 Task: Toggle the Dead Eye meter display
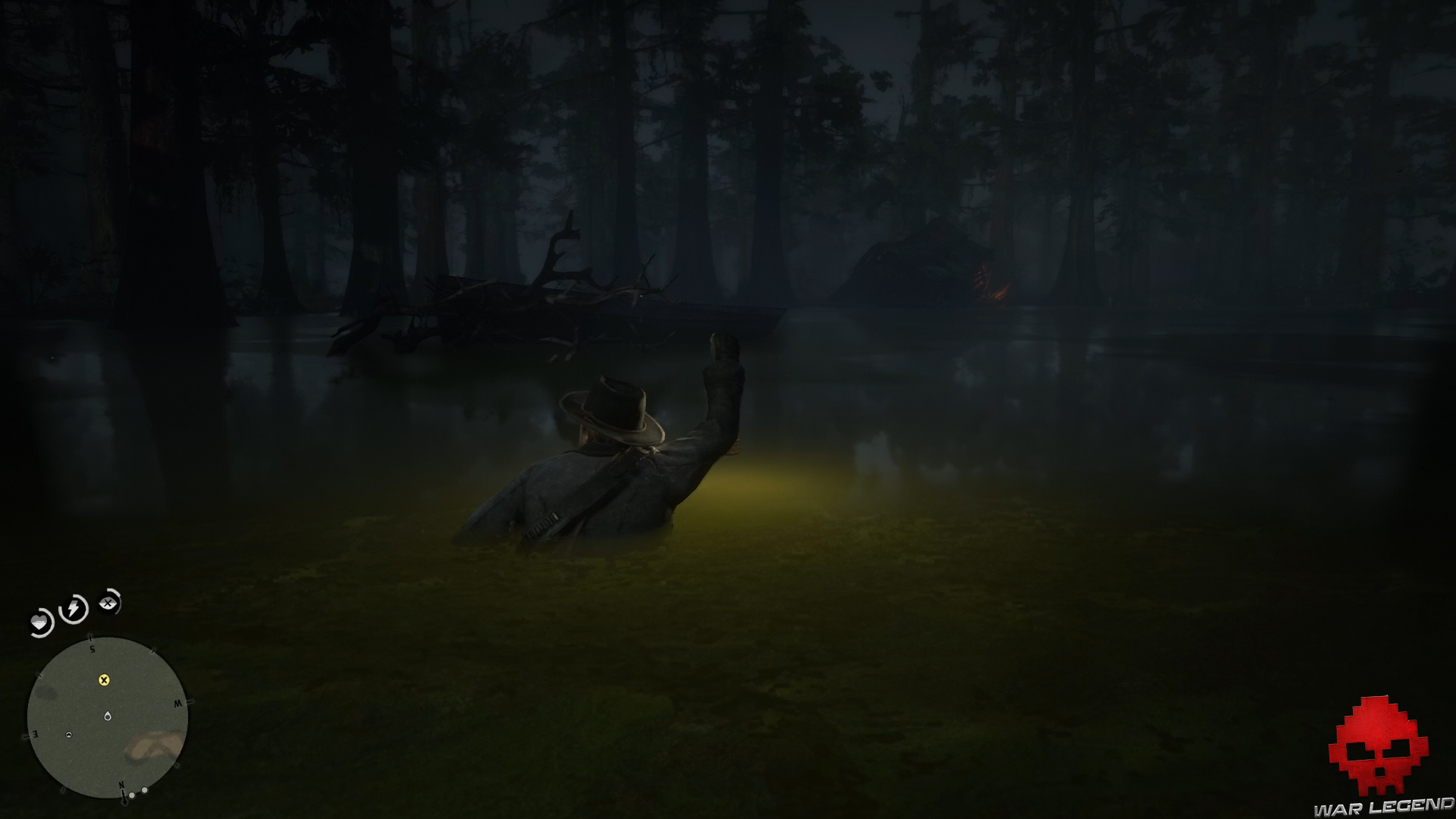108,603
